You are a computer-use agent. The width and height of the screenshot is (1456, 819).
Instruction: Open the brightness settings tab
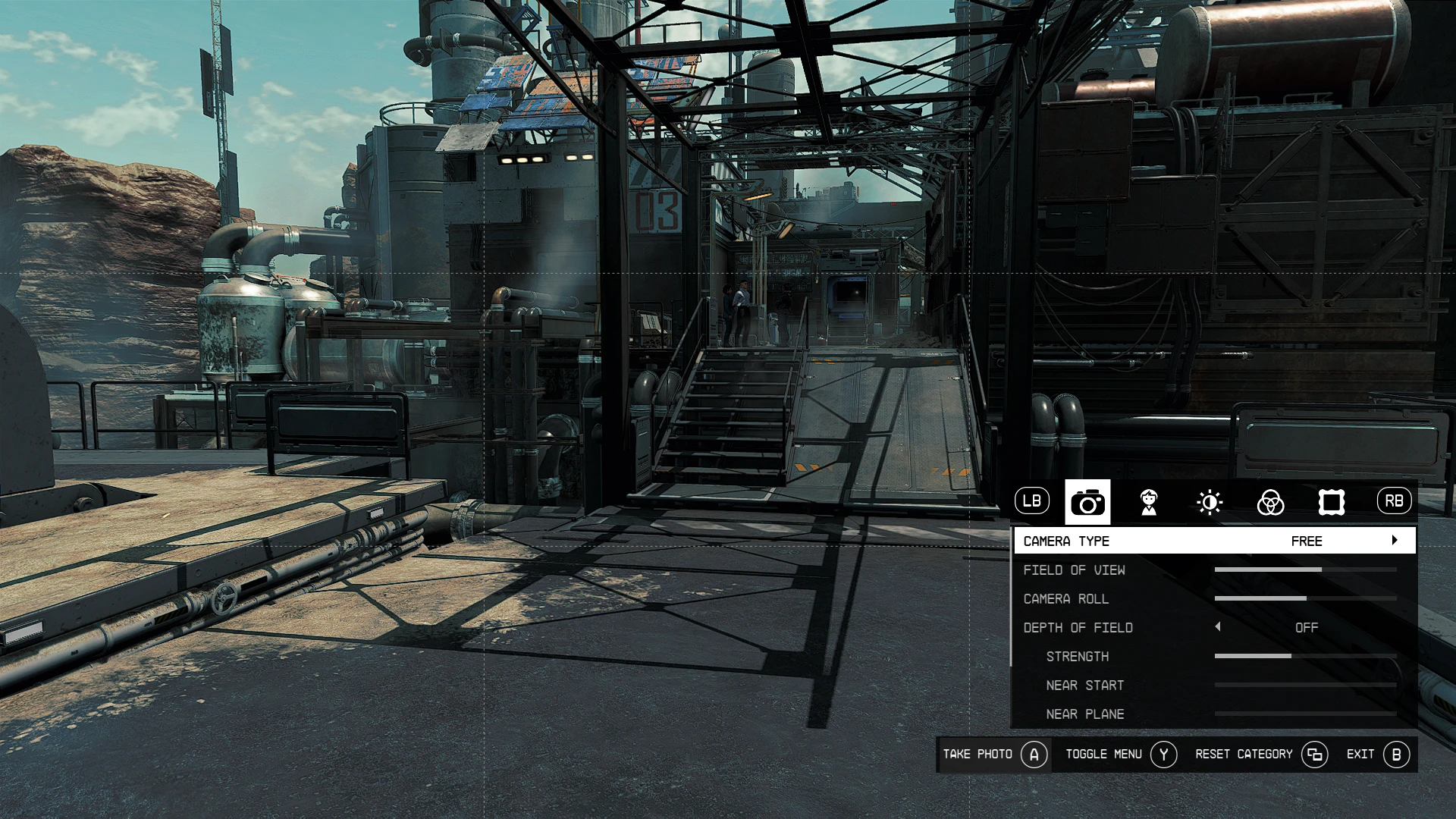tap(1210, 502)
